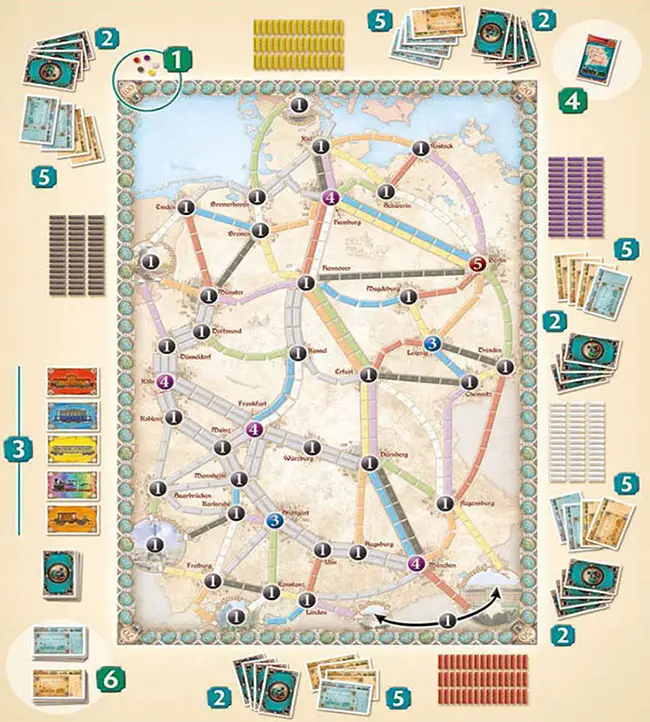Pick the blue face-up train card
The width and height of the screenshot is (650, 722).
coord(67,415)
